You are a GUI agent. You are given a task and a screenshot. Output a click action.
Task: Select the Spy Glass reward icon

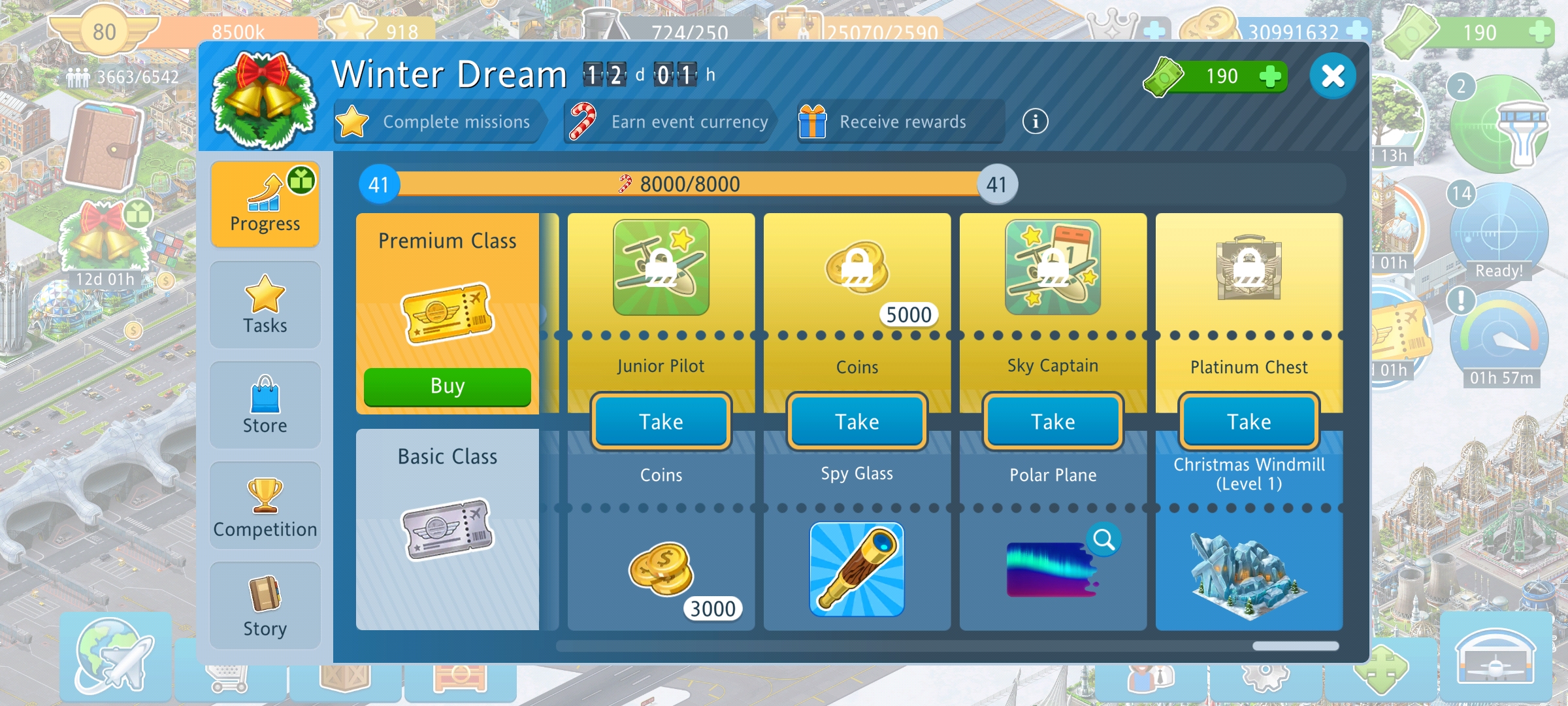[857, 569]
